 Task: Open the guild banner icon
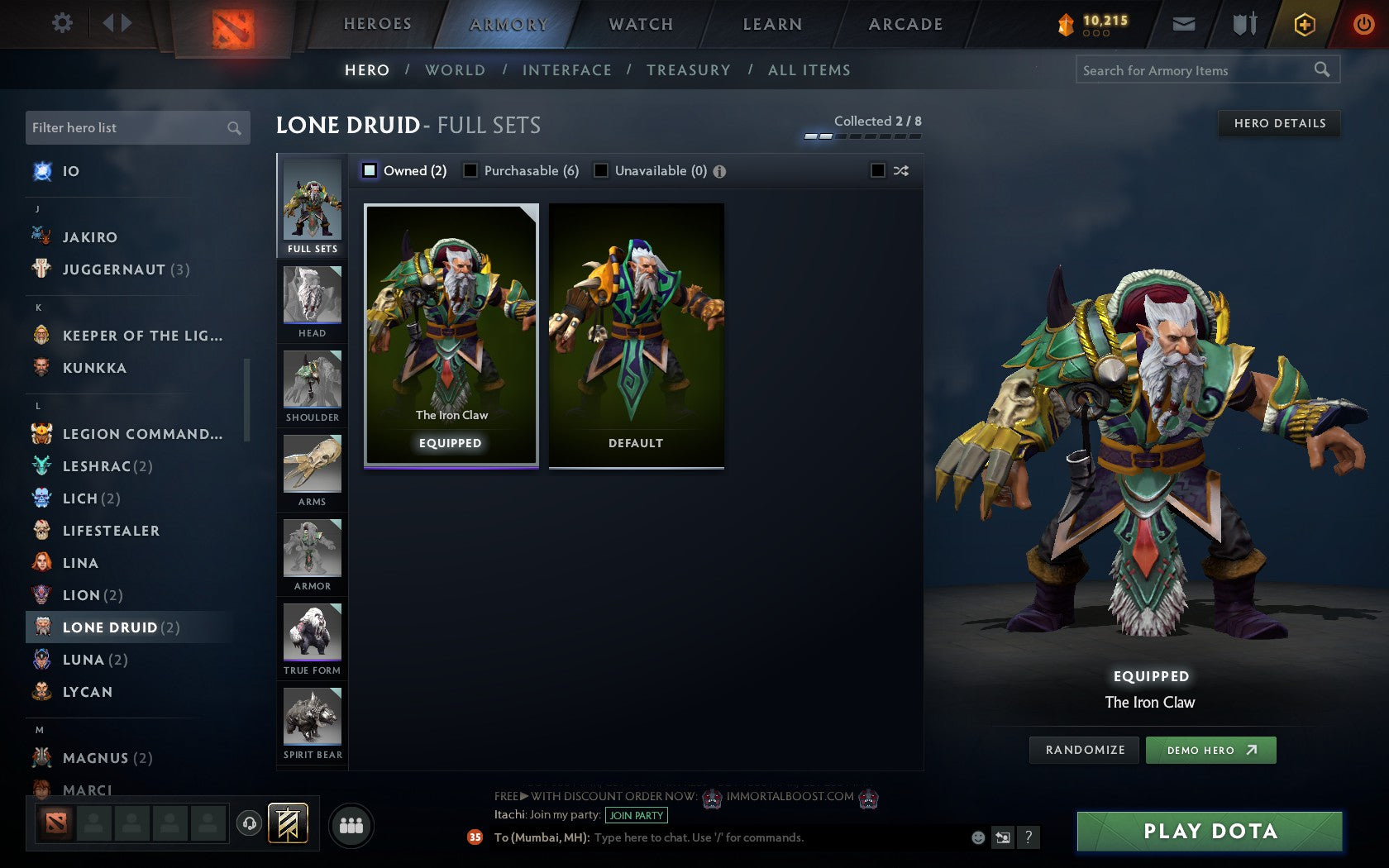tap(287, 824)
